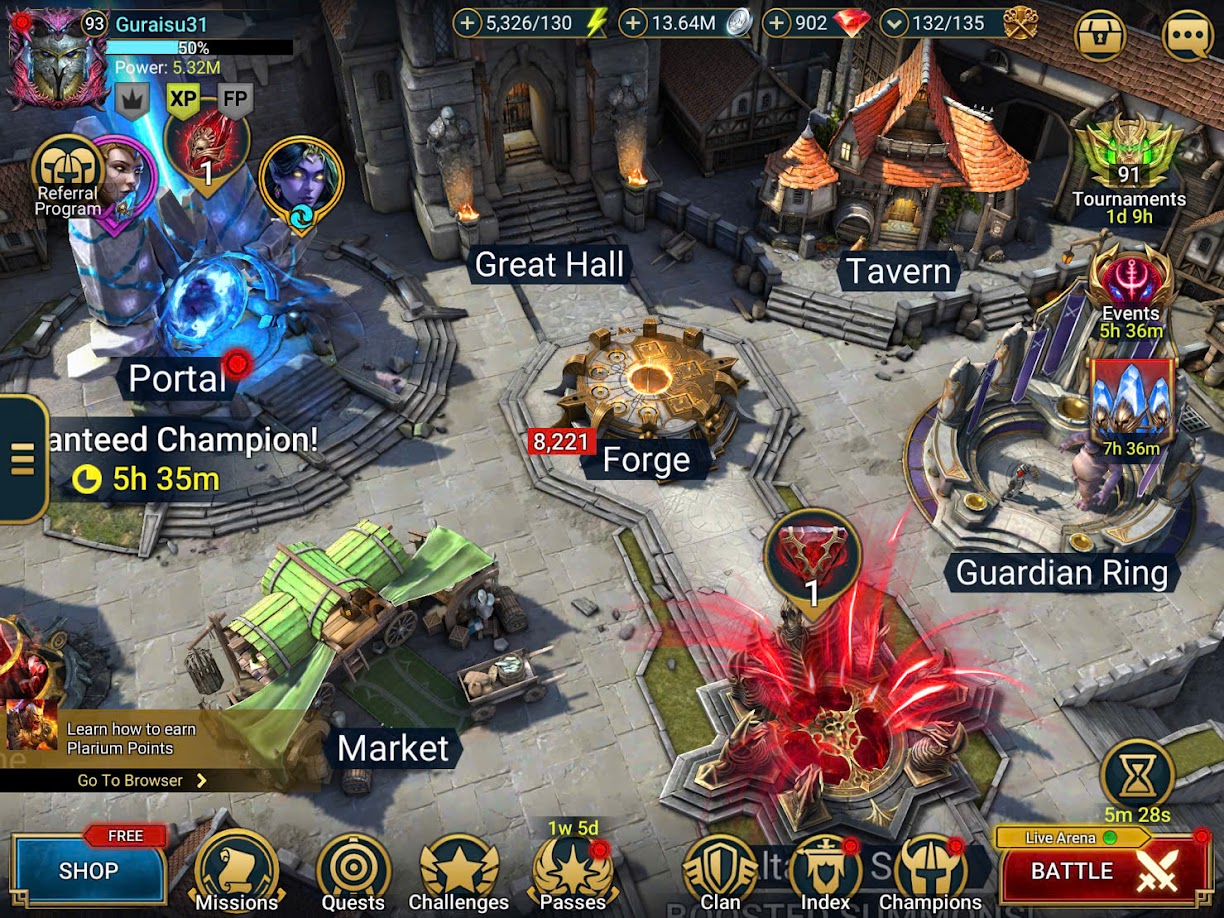The height and width of the screenshot is (918, 1224).
Task: Open the Events icon
Action: tap(1130, 290)
